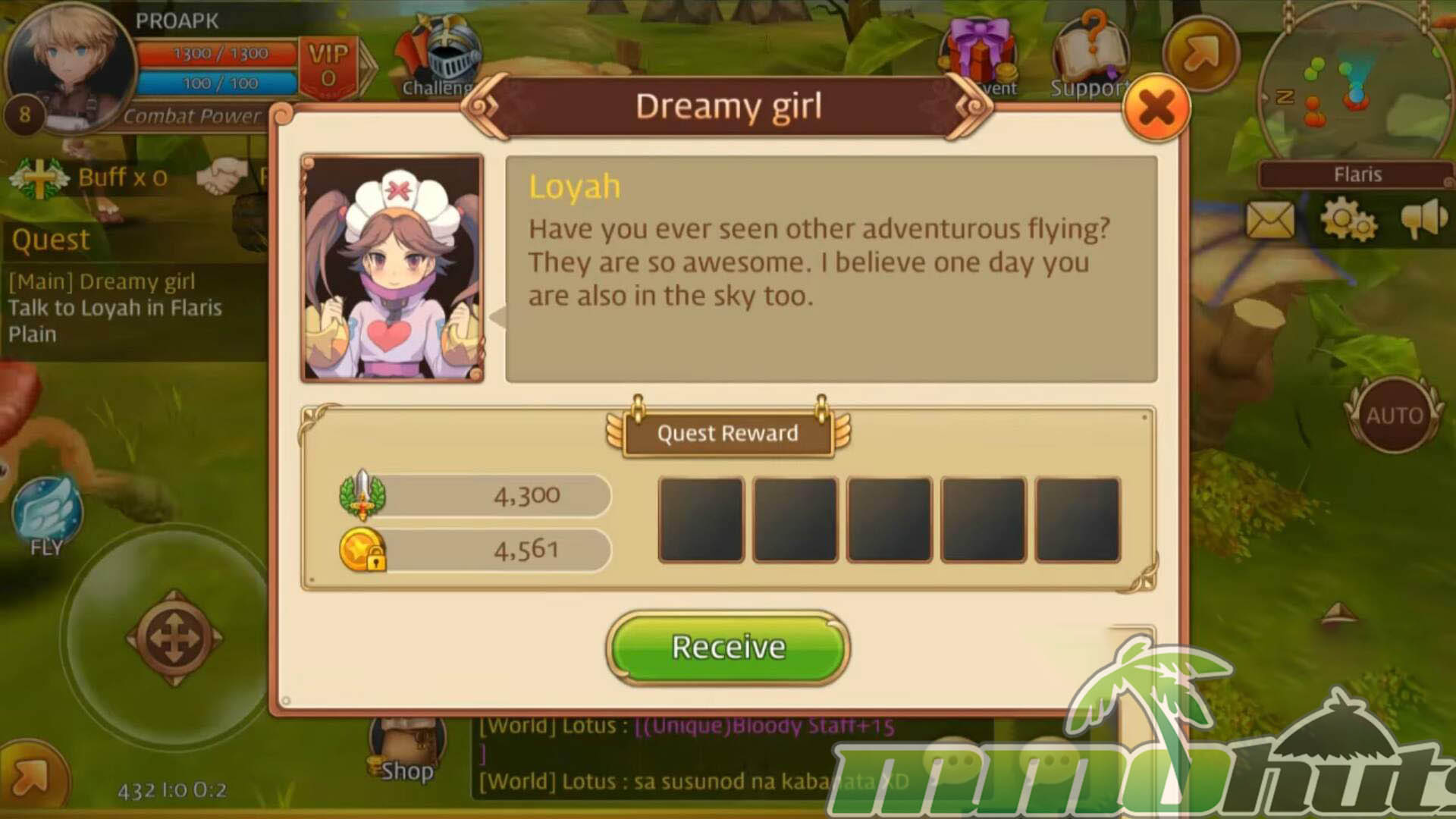The height and width of the screenshot is (819, 1456).
Task: Check the Buff x 0 indicator
Action: tap(91, 178)
